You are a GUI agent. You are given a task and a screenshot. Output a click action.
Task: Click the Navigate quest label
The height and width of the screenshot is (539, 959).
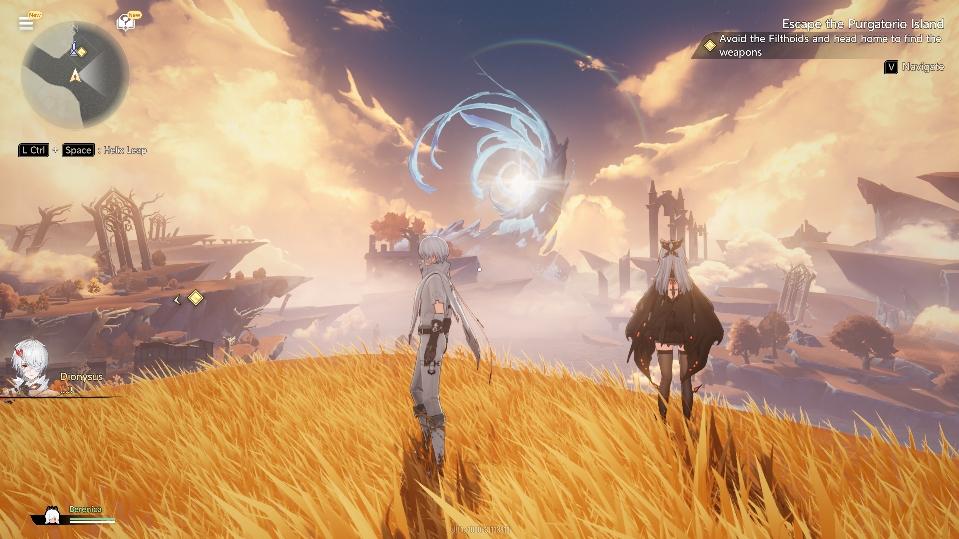pos(922,67)
